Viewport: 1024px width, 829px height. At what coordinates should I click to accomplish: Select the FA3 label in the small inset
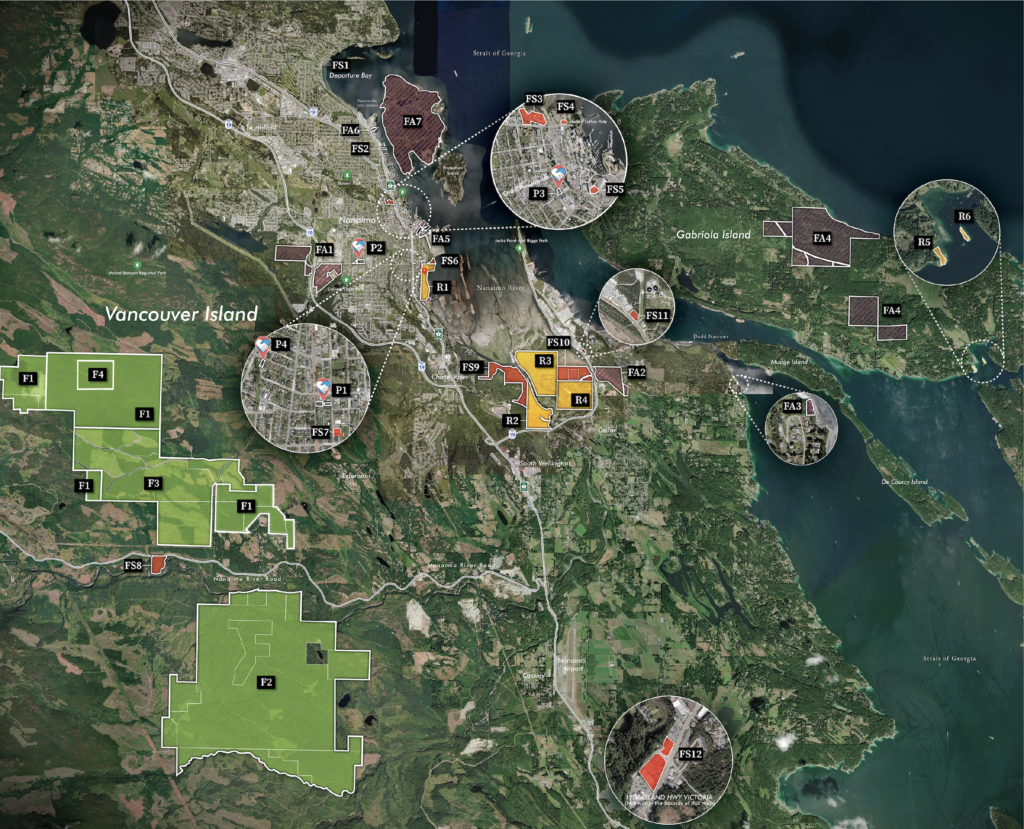pos(792,406)
